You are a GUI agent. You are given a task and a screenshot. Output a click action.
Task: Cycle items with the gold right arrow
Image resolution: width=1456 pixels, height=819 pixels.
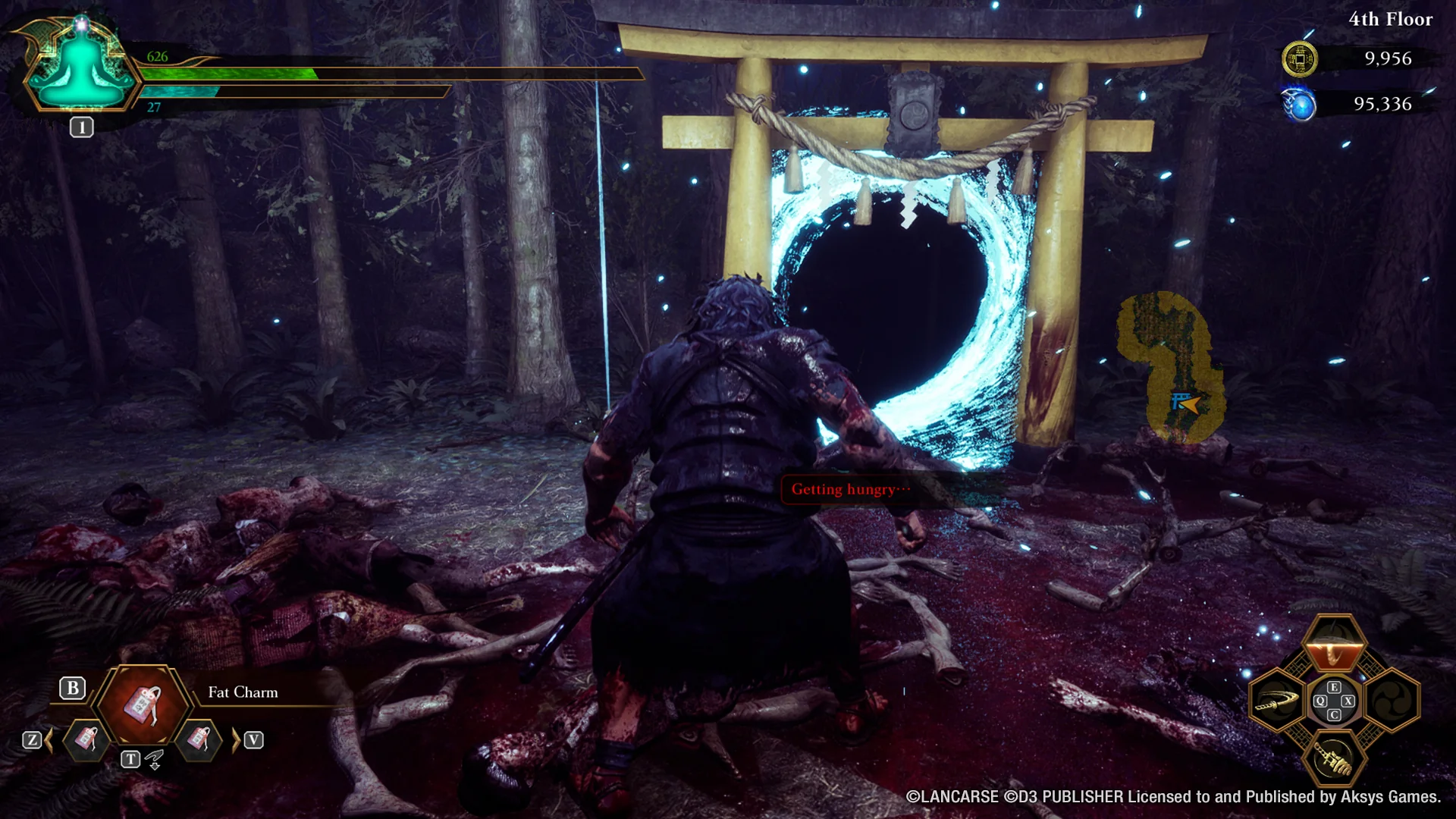pyautogui.click(x=235, y=740)
